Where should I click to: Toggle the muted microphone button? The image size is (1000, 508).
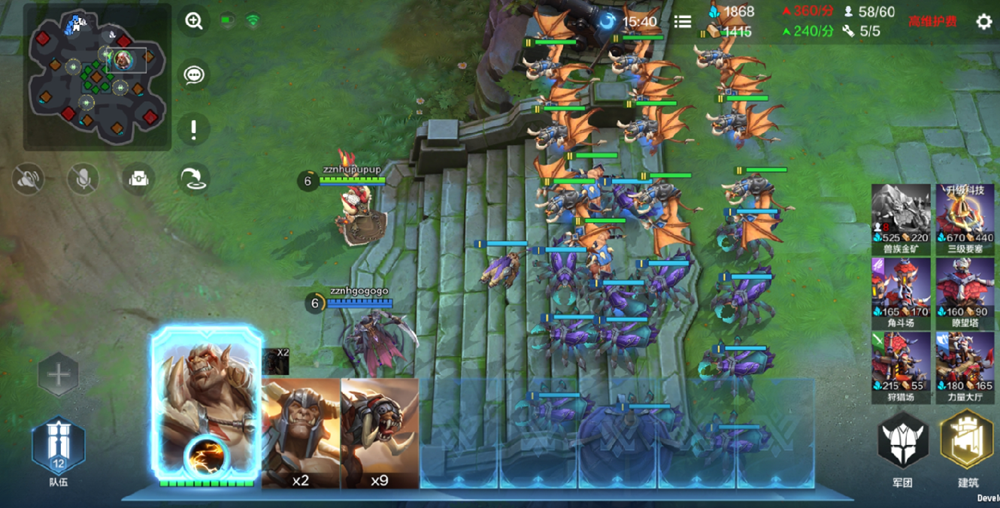tap(82, 179)
